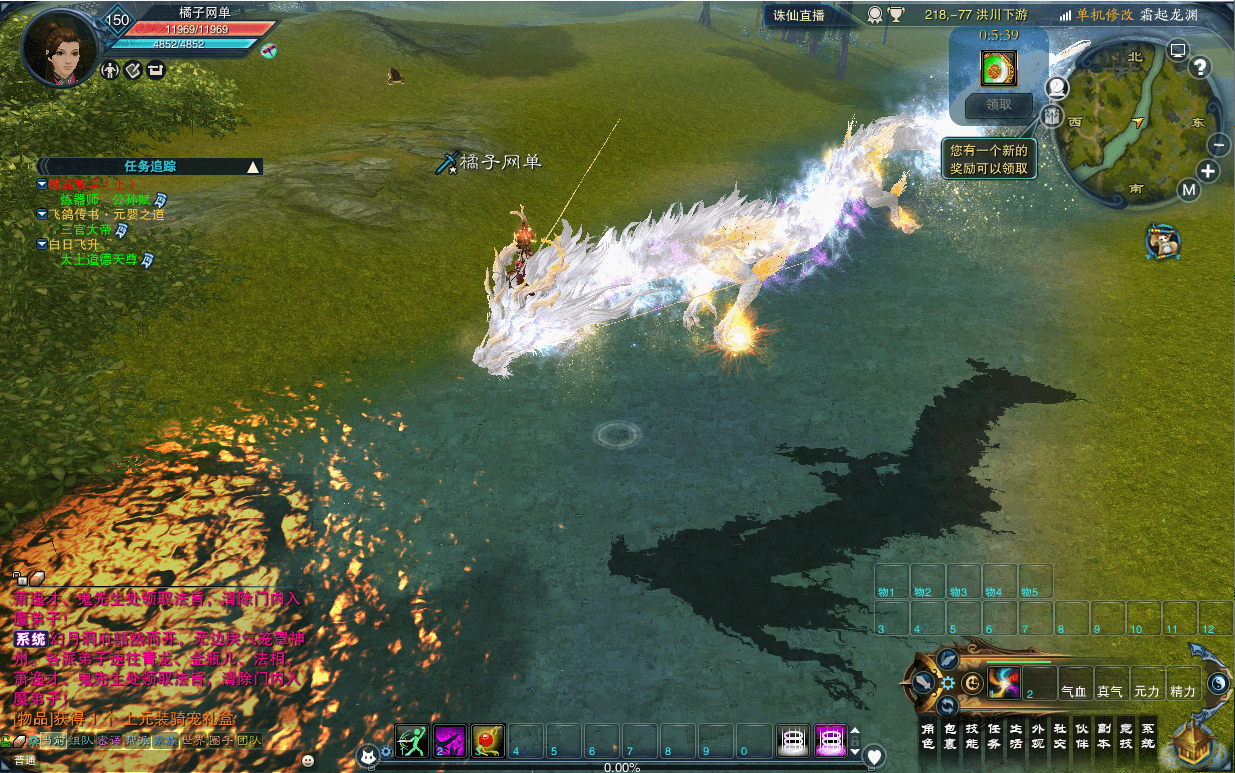This screenshot has height=773, width=1235.
Task: Open the world map with the M button
Action: click(1188, 189)
